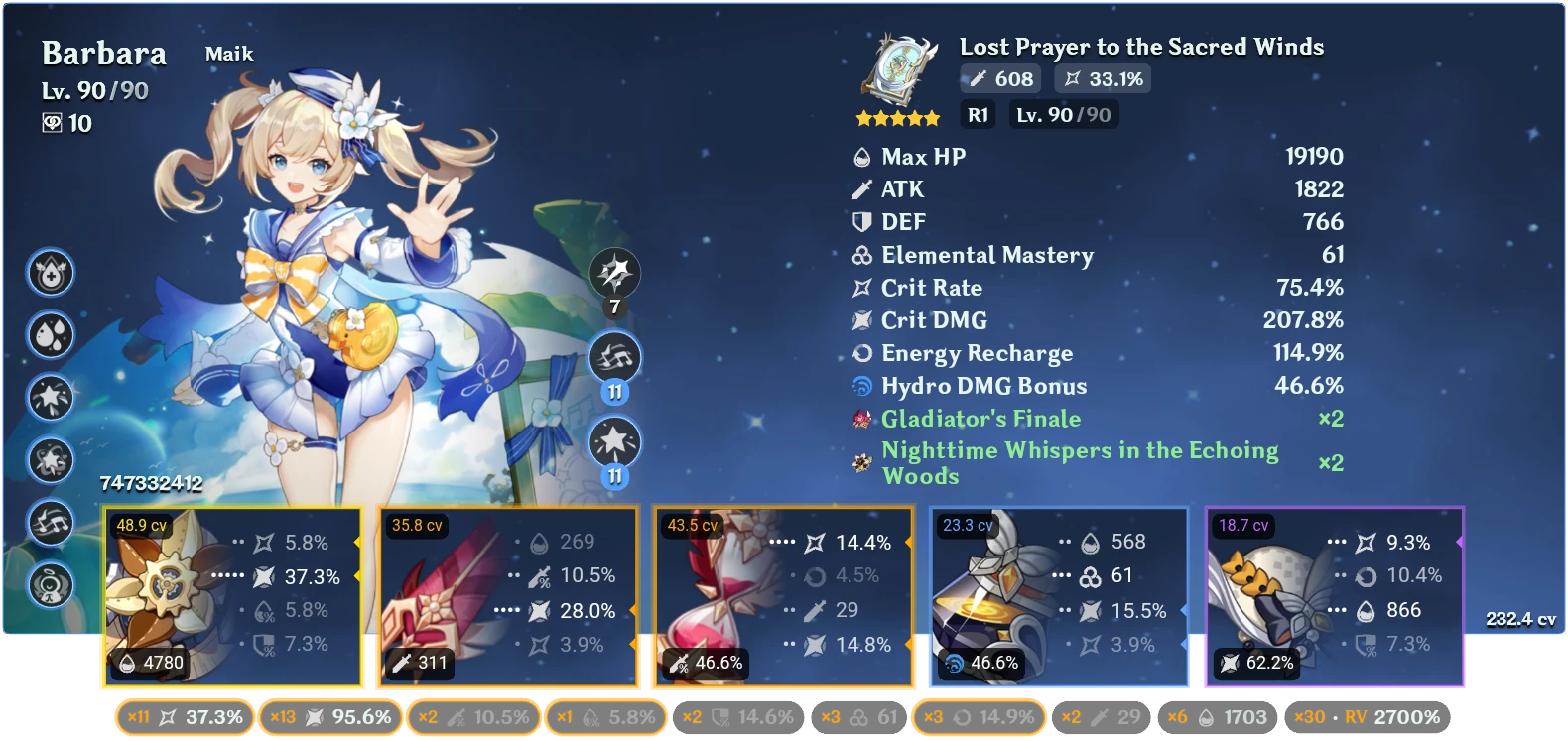The height and width of the screenshot is (741, 1568).
Task: Click Barbara's topmost constellation icon on the left
Action: [x=52, y=274]
